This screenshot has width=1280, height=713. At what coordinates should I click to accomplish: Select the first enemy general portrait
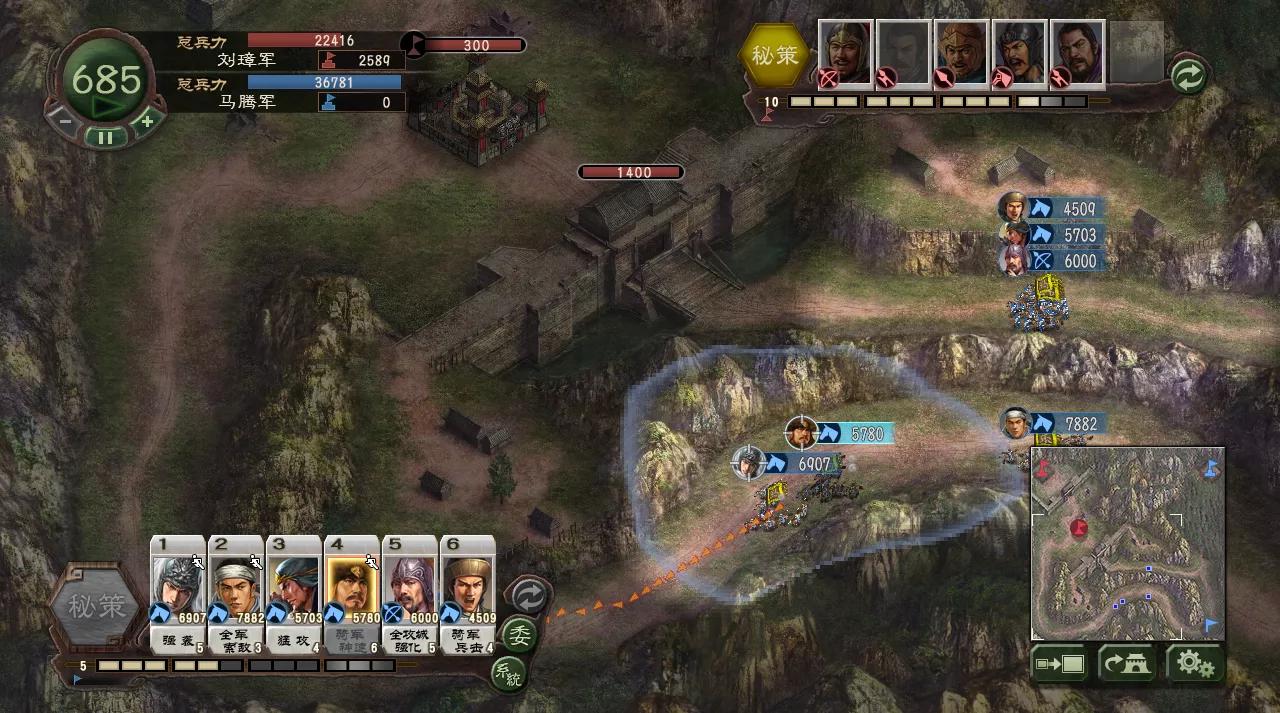point(845,53)
